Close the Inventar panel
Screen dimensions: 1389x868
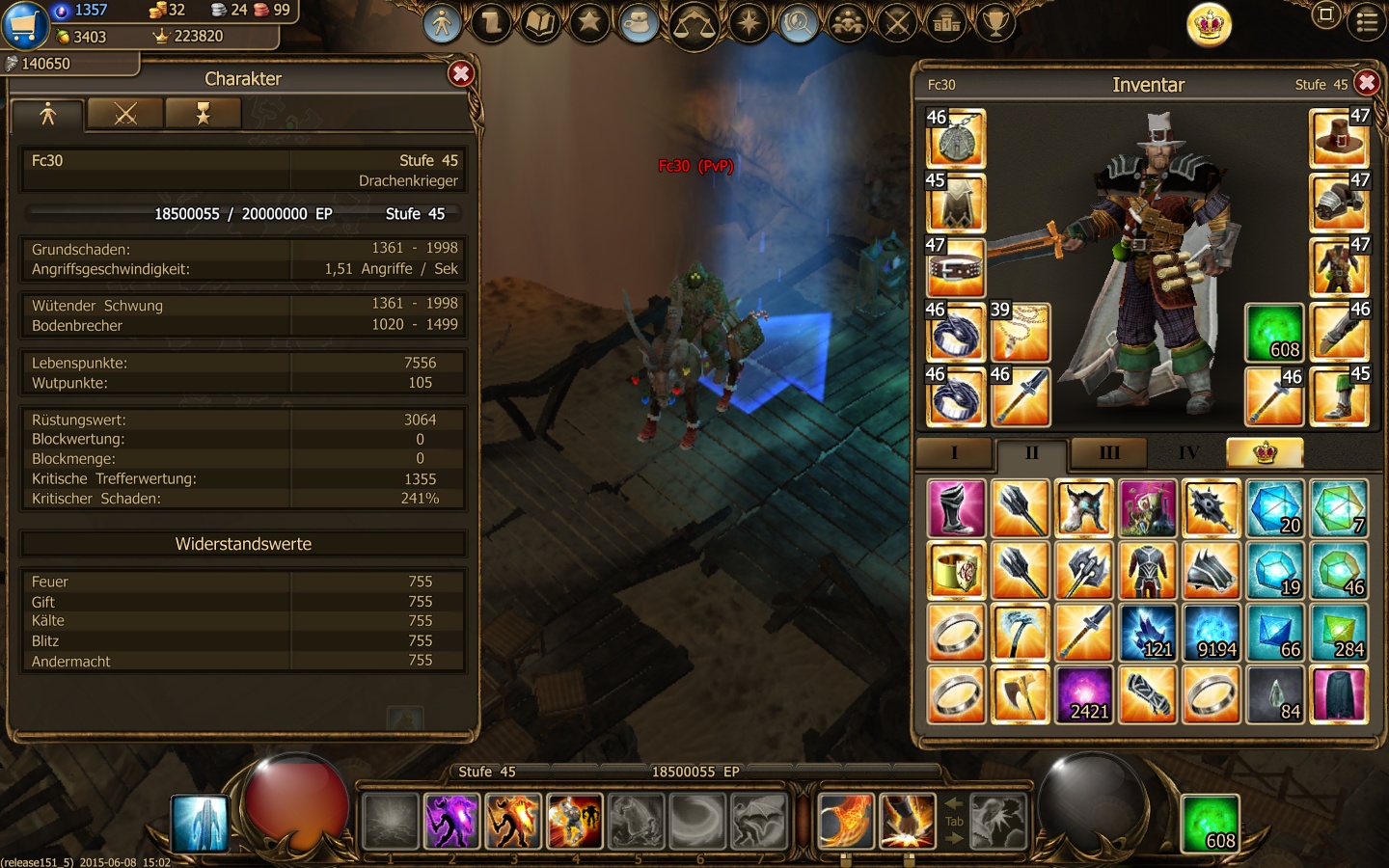[x=1366, y=83]
